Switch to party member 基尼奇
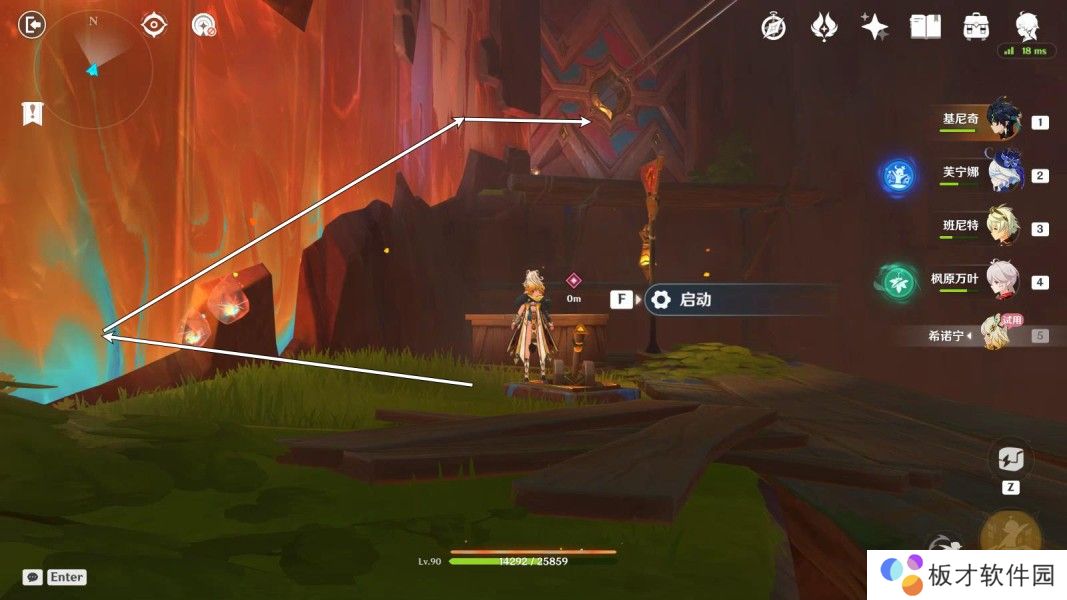1067x600 pixels. pos(1002,120)
